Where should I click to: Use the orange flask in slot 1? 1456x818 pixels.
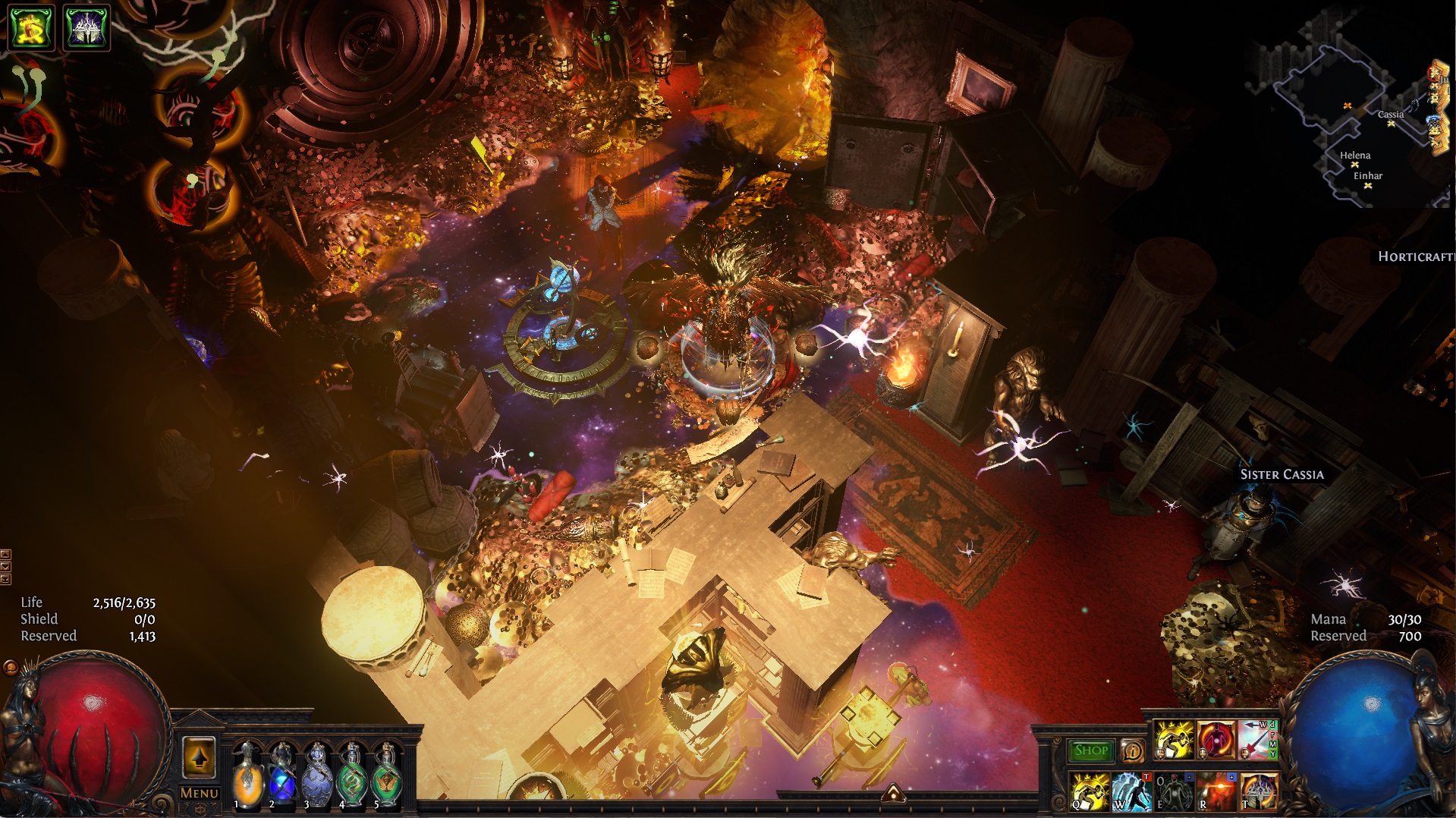247,774
